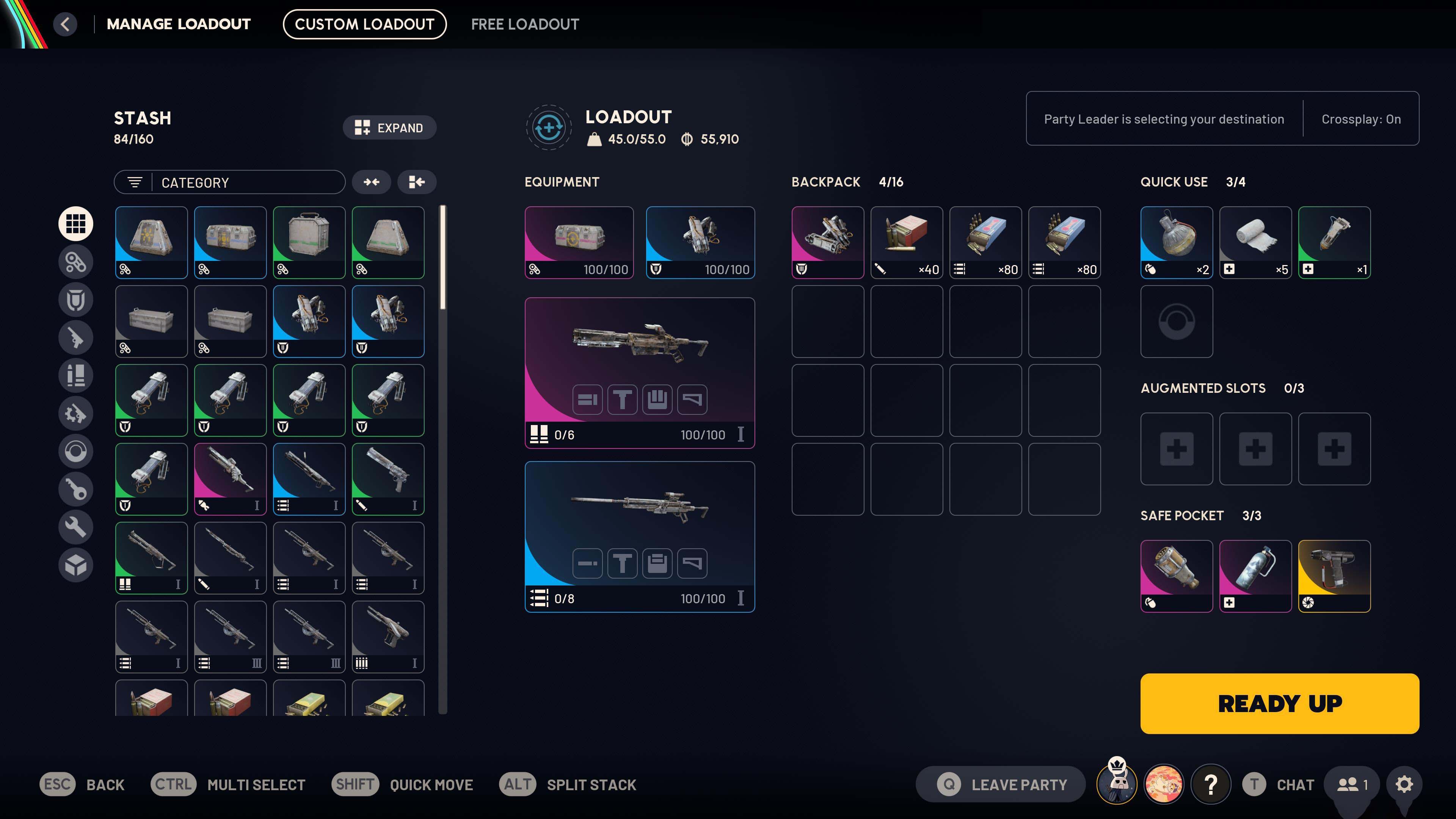The image size is (1456, 819).
Task: Filter stash by the shield armor icon
Action: coord(76,300)
